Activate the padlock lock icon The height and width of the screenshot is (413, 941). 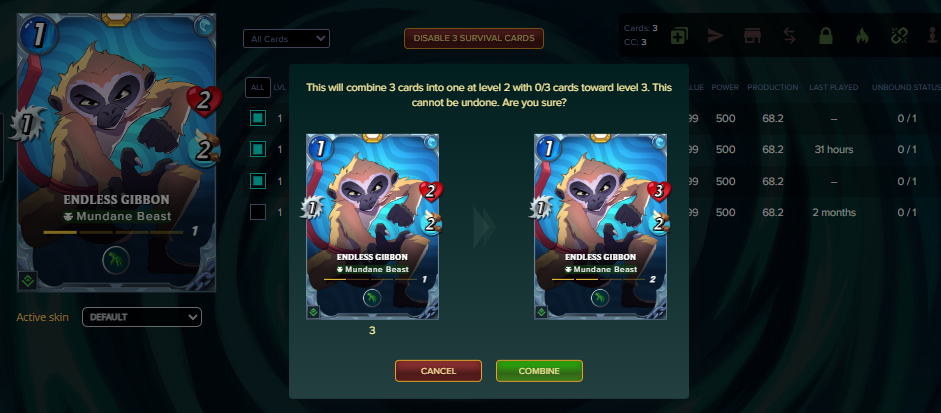[x=826, y=37]
